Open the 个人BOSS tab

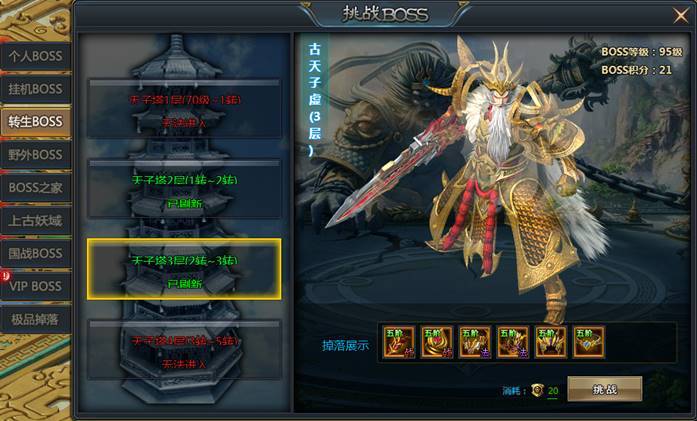[x=35, y=56]
